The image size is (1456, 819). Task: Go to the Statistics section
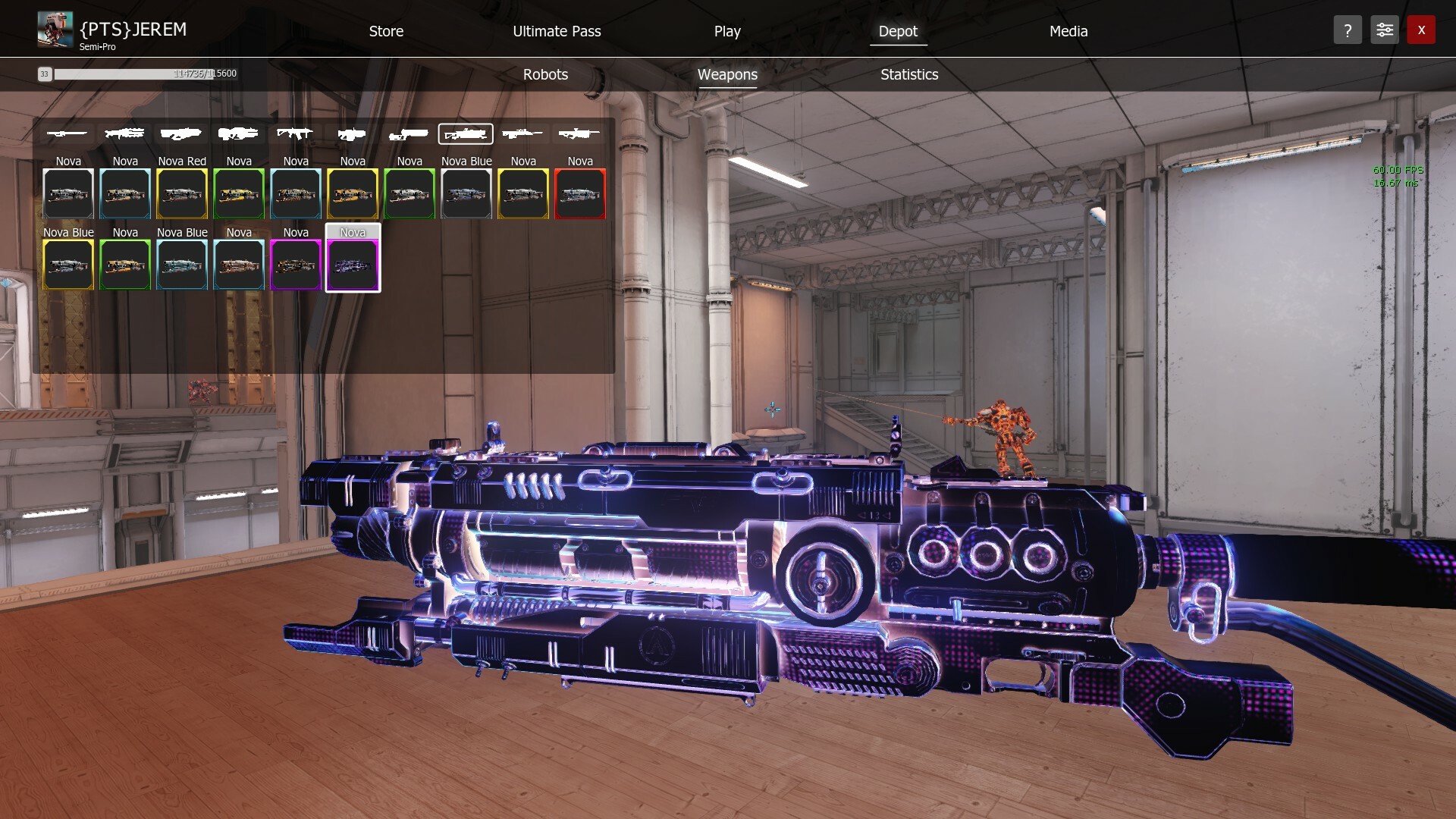coord(908,74)
